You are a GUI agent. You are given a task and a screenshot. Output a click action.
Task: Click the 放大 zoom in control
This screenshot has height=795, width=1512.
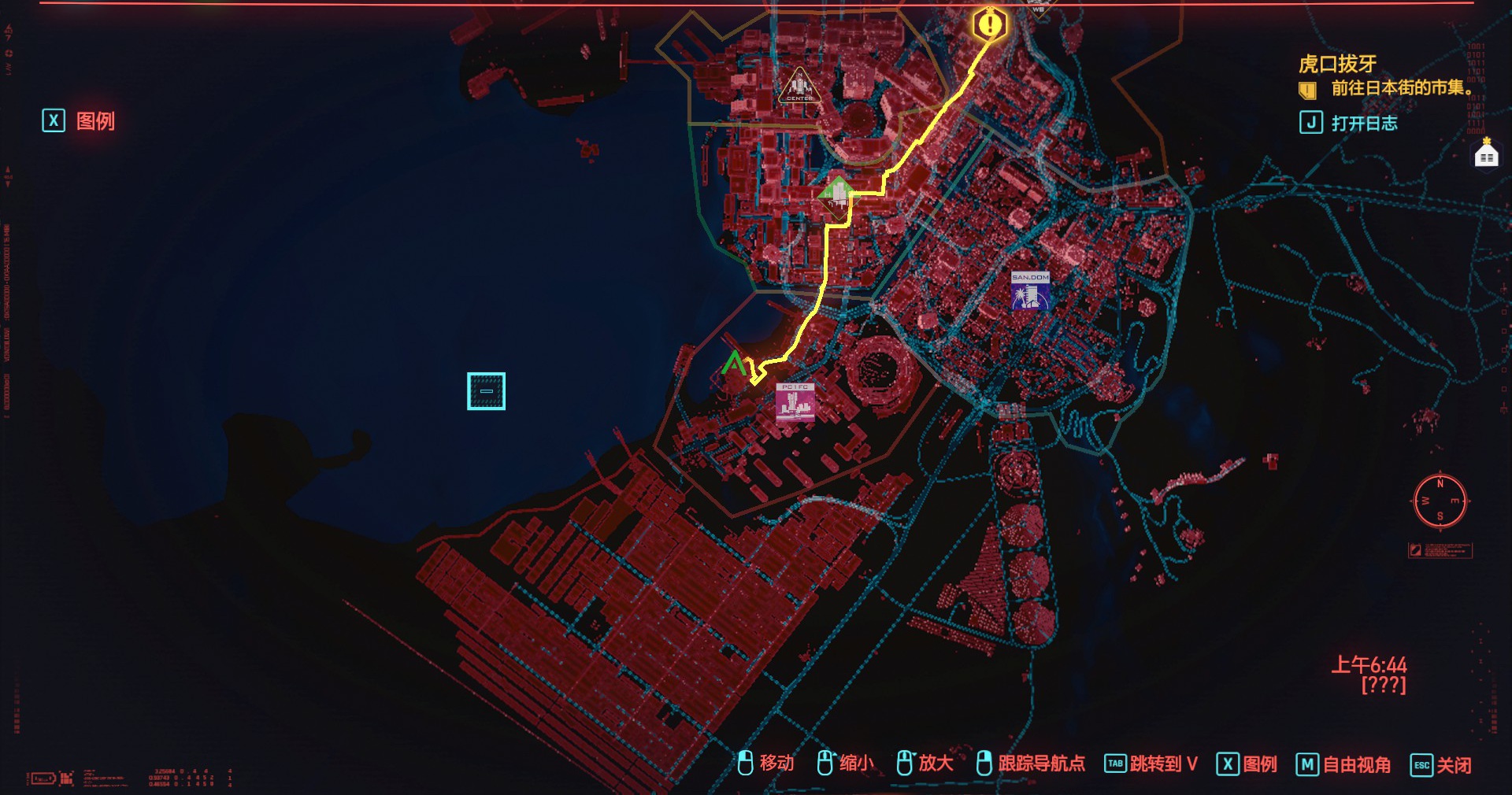point(925,763)
